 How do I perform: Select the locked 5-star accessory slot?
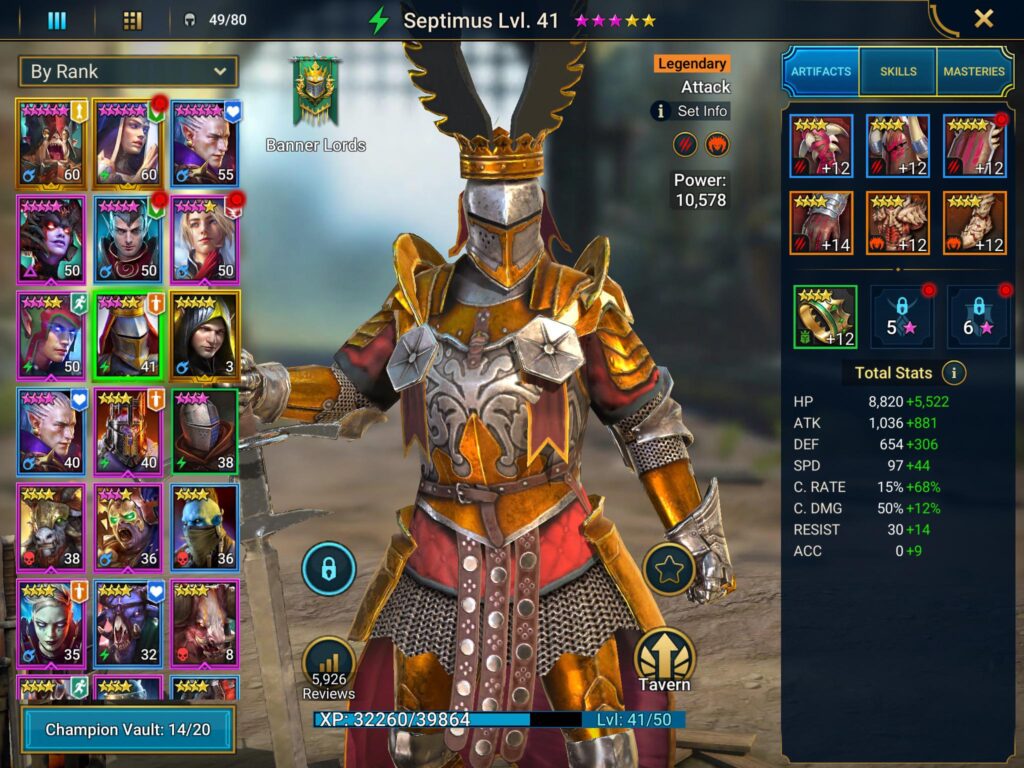900,317
